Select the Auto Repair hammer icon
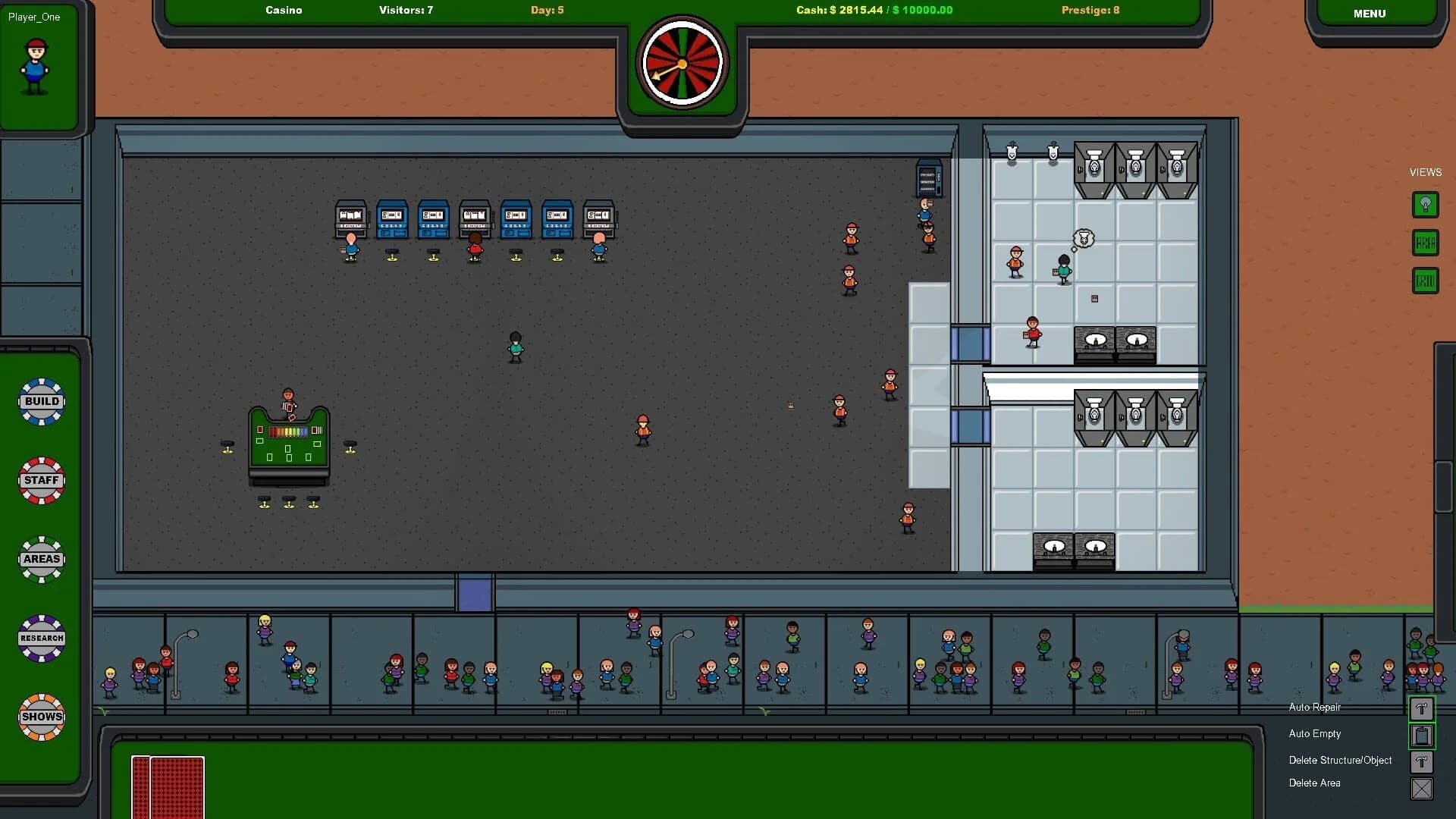Viewport: 1456px width, 819px height. click(x=1421, y=709)
